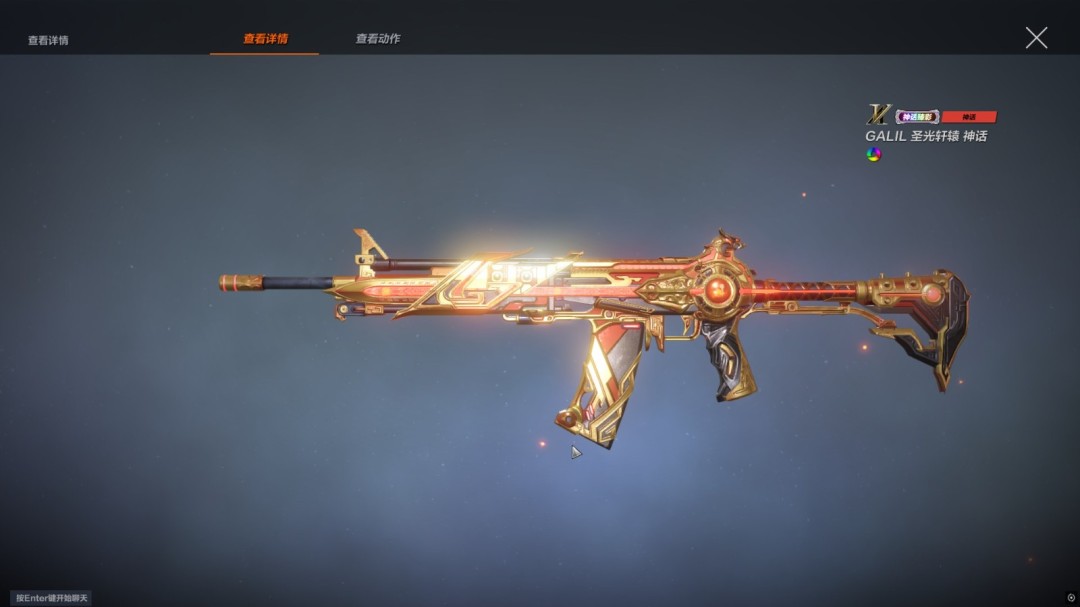This screenshot has width=1080, height=607.
Task: Select the orange highlighted 查看详情 tab
Action: coord(265,39)
